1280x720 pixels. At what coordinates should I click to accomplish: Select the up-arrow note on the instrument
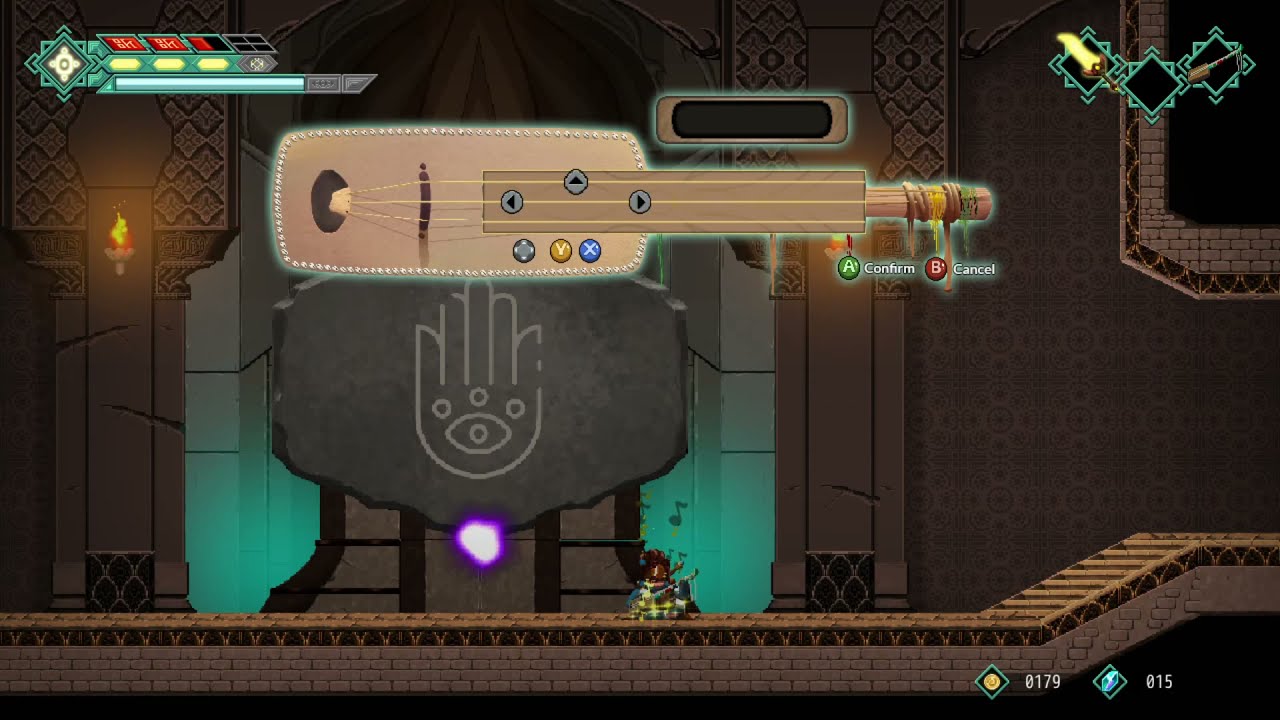[575, 182]
